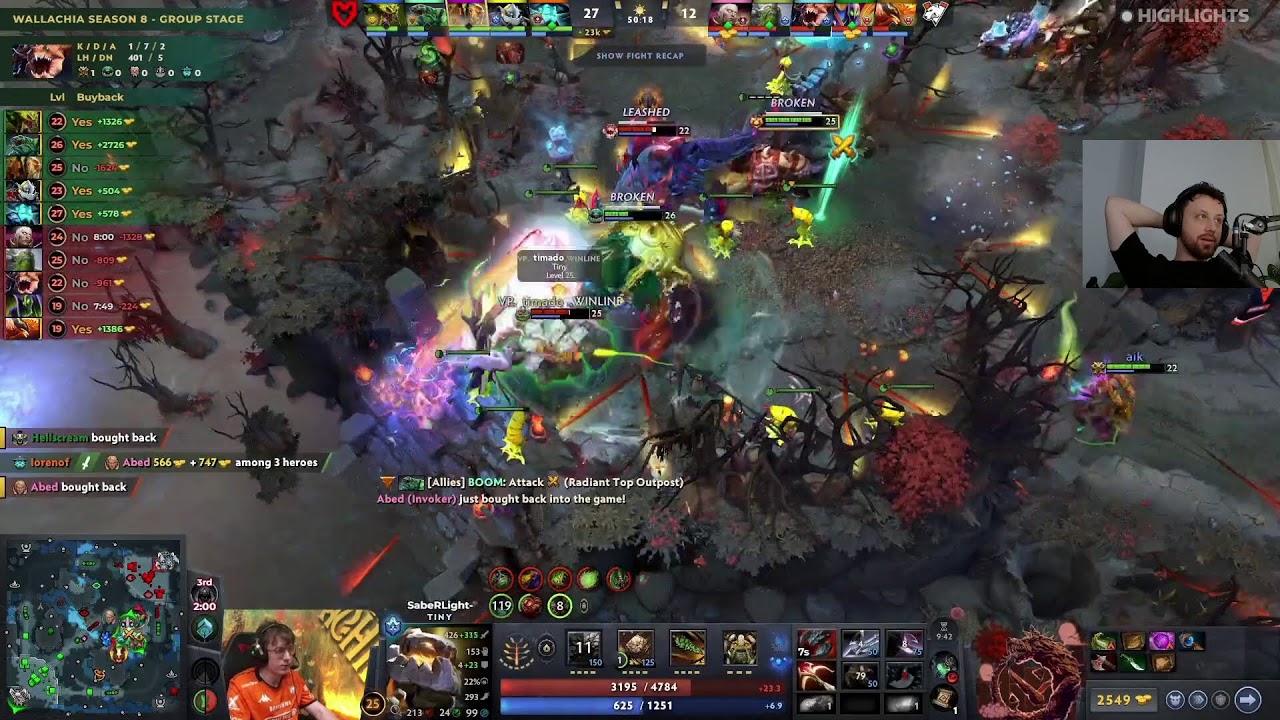
Task: Use the Tree Grab ability icon
Action: [x=687, y=648]
